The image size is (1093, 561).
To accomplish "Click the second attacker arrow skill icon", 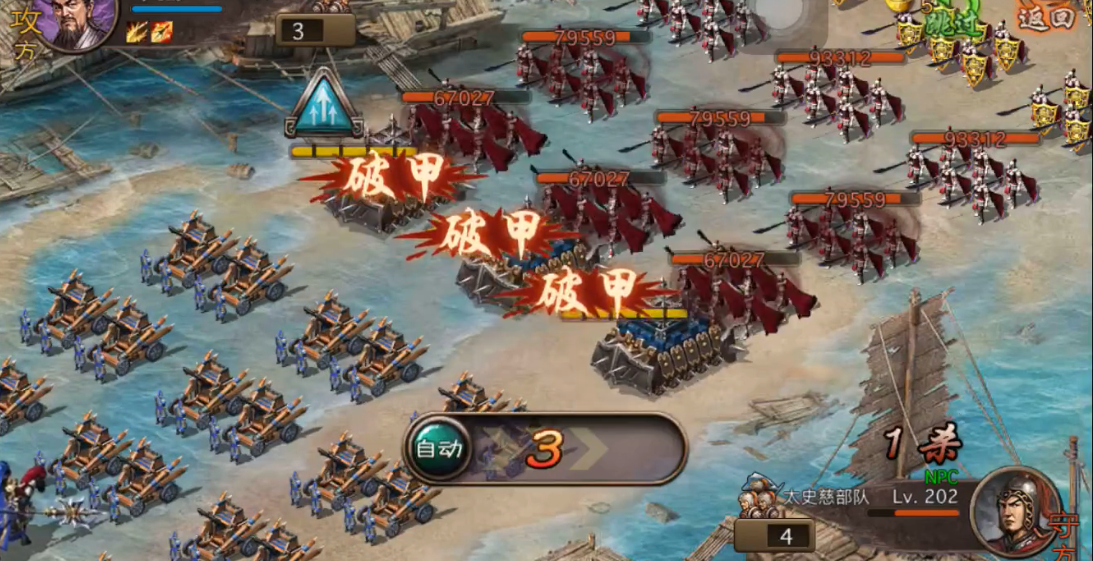I will pos(161,31).
